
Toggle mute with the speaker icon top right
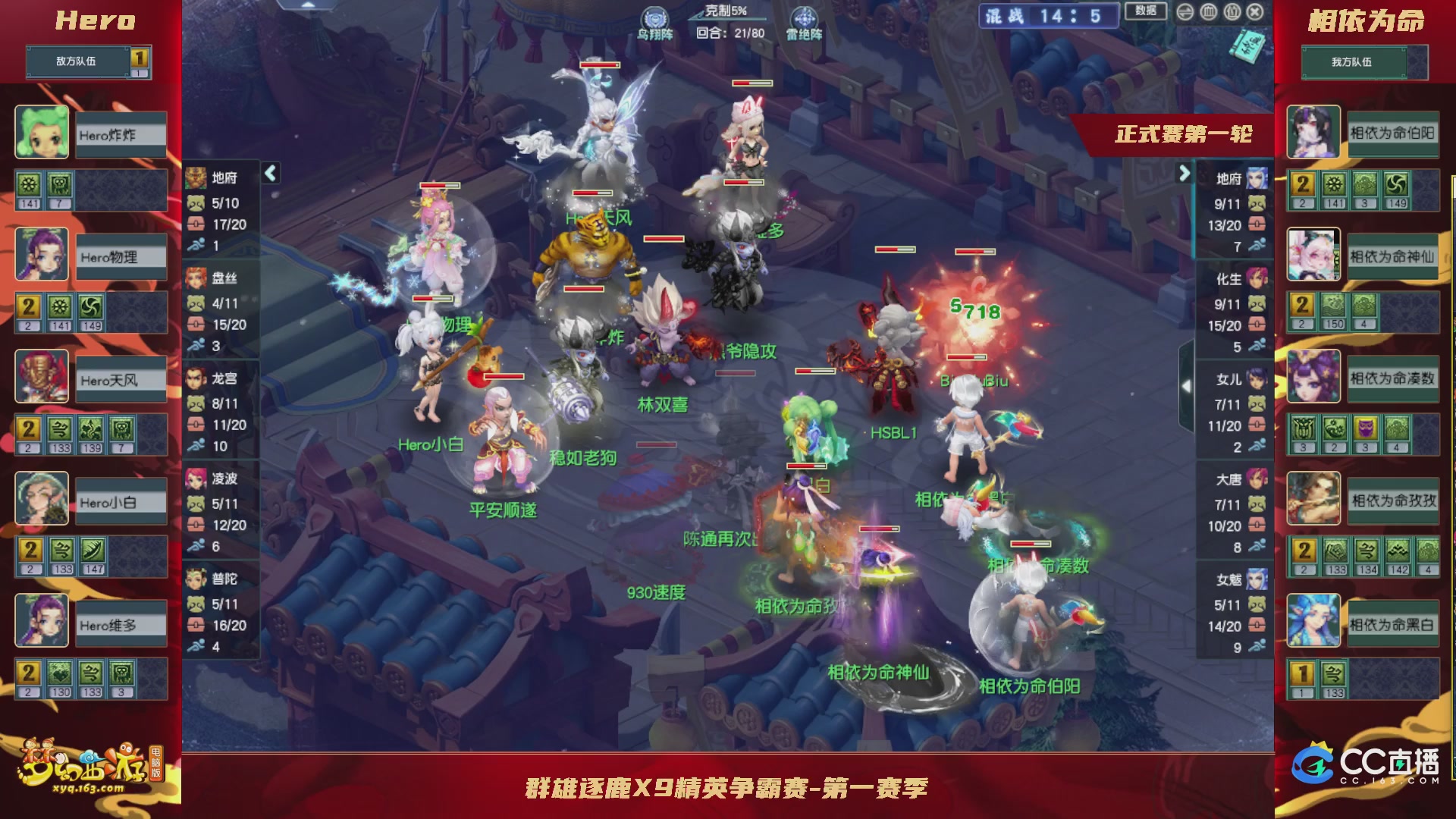tap(1185, 12)
